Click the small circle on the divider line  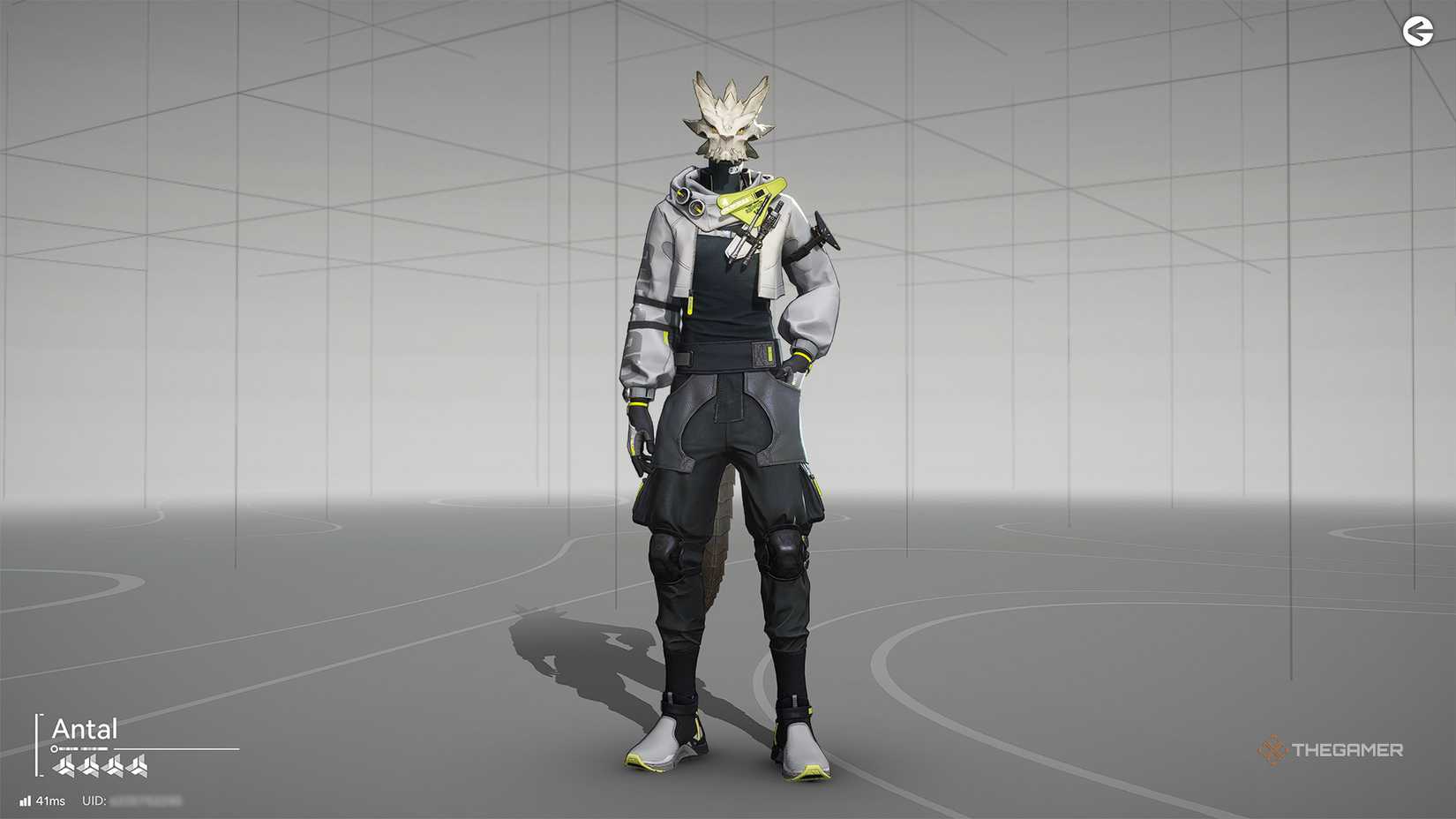click(x=54, y=748)
